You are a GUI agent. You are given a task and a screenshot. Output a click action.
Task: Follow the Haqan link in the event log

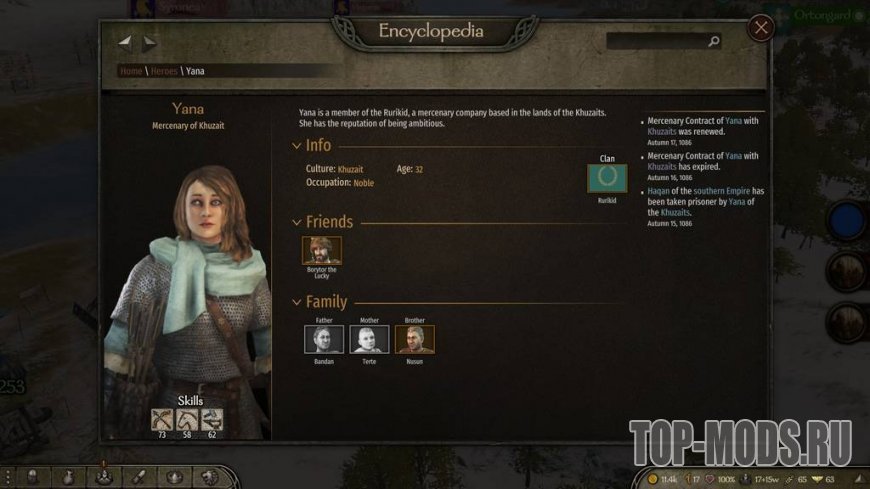[661, 191]
